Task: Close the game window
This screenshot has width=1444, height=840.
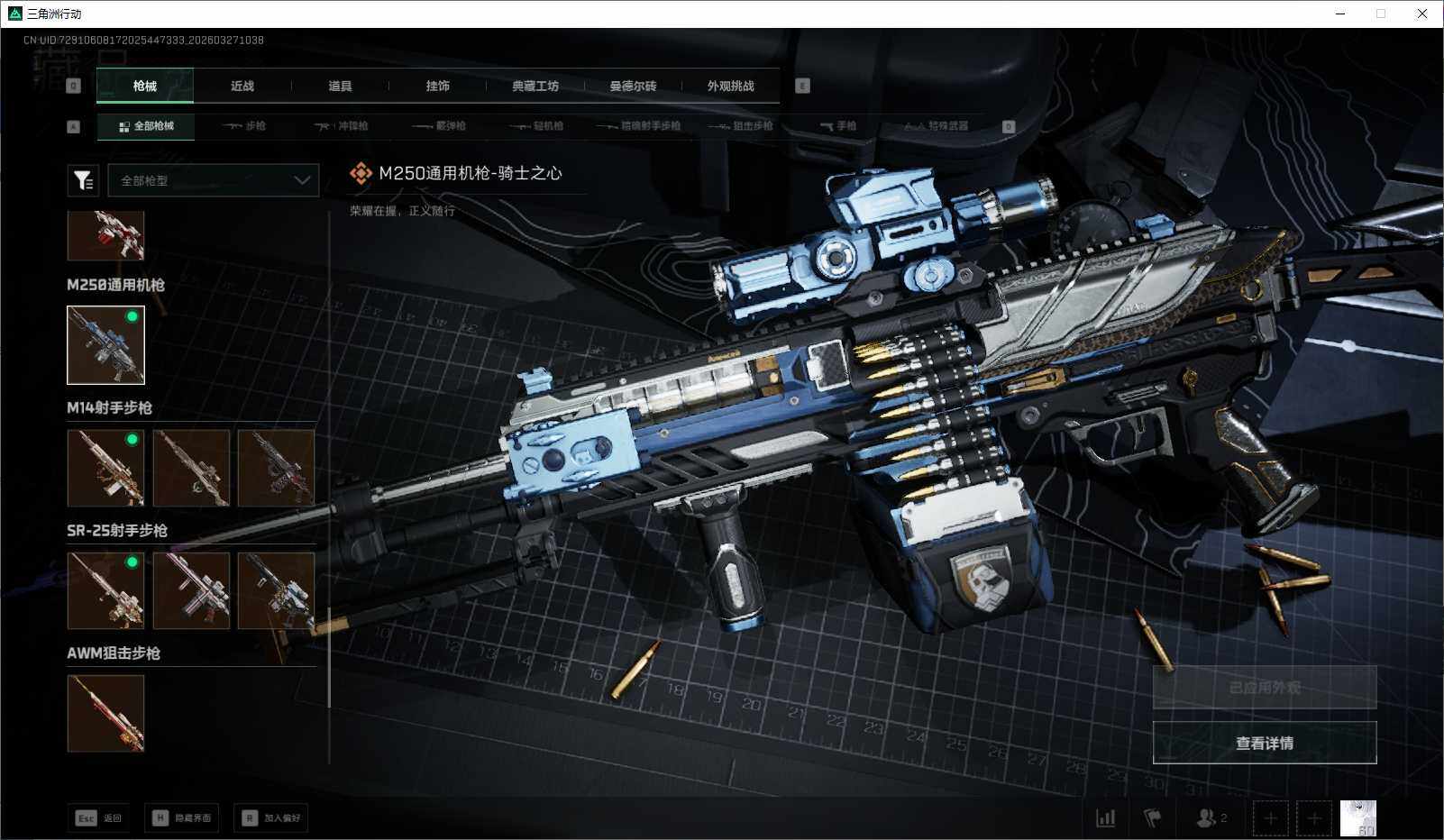Action: (1422, 14)
